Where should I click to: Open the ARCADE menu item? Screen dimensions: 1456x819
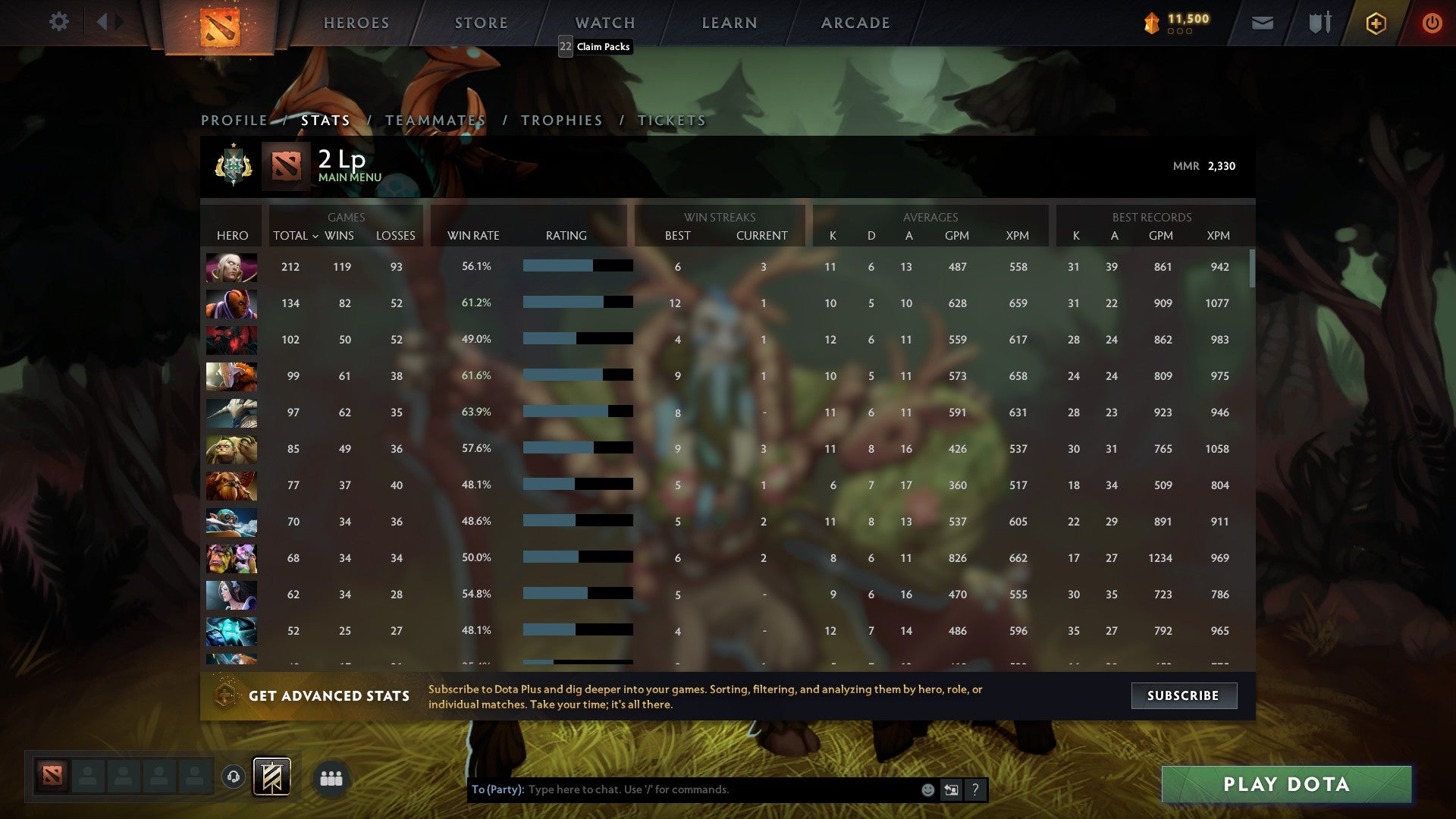point(855,23)
